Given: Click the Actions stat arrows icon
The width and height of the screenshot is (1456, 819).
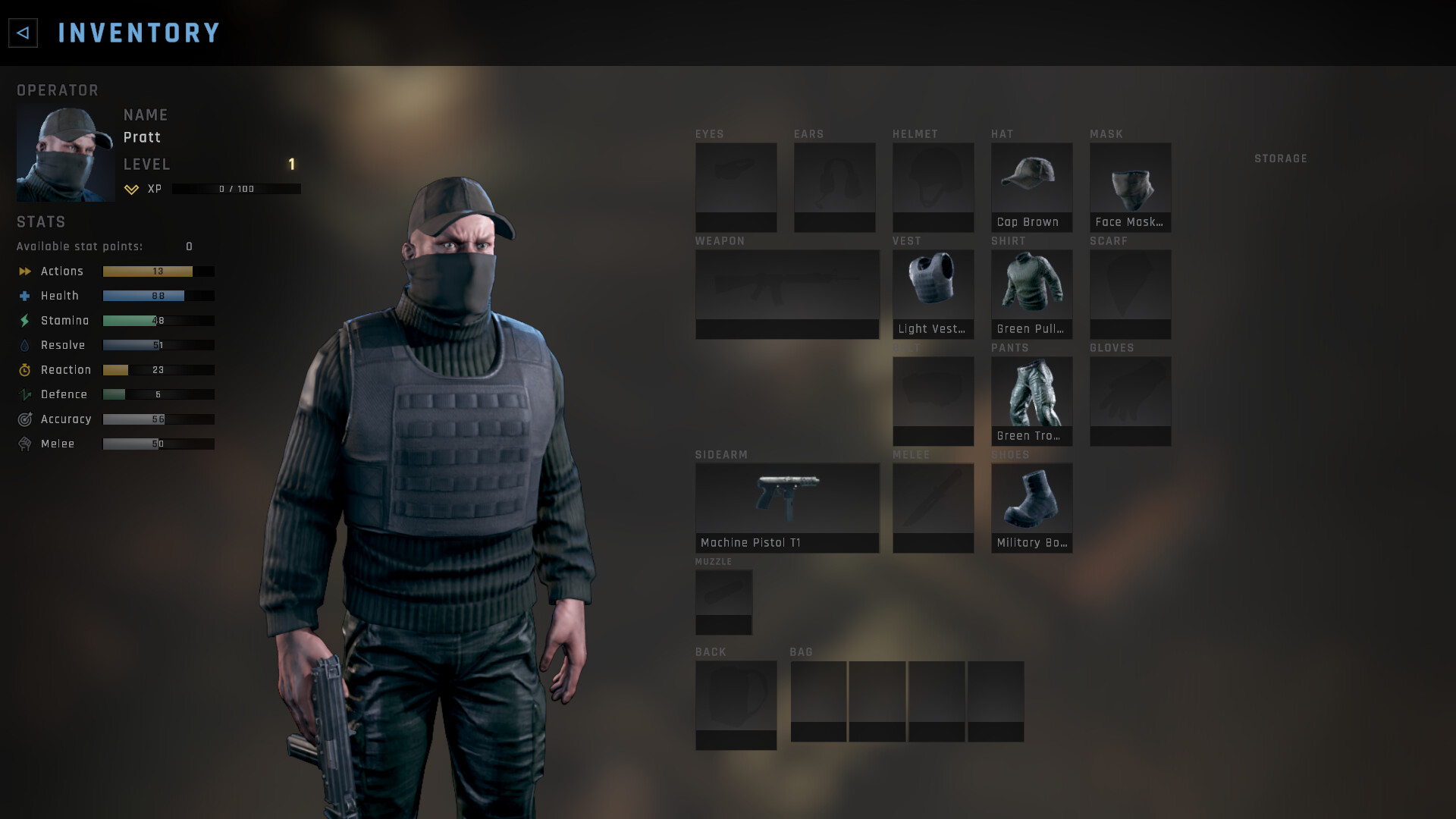Looking at the screenshot, I should (x=24, y=271).
